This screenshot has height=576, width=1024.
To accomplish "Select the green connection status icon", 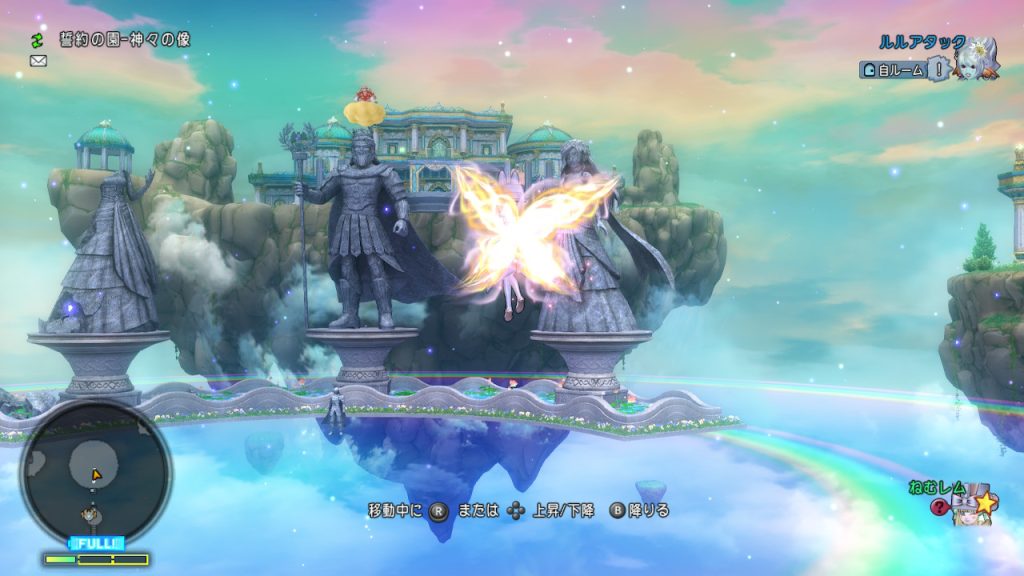I will click(38, 40).
